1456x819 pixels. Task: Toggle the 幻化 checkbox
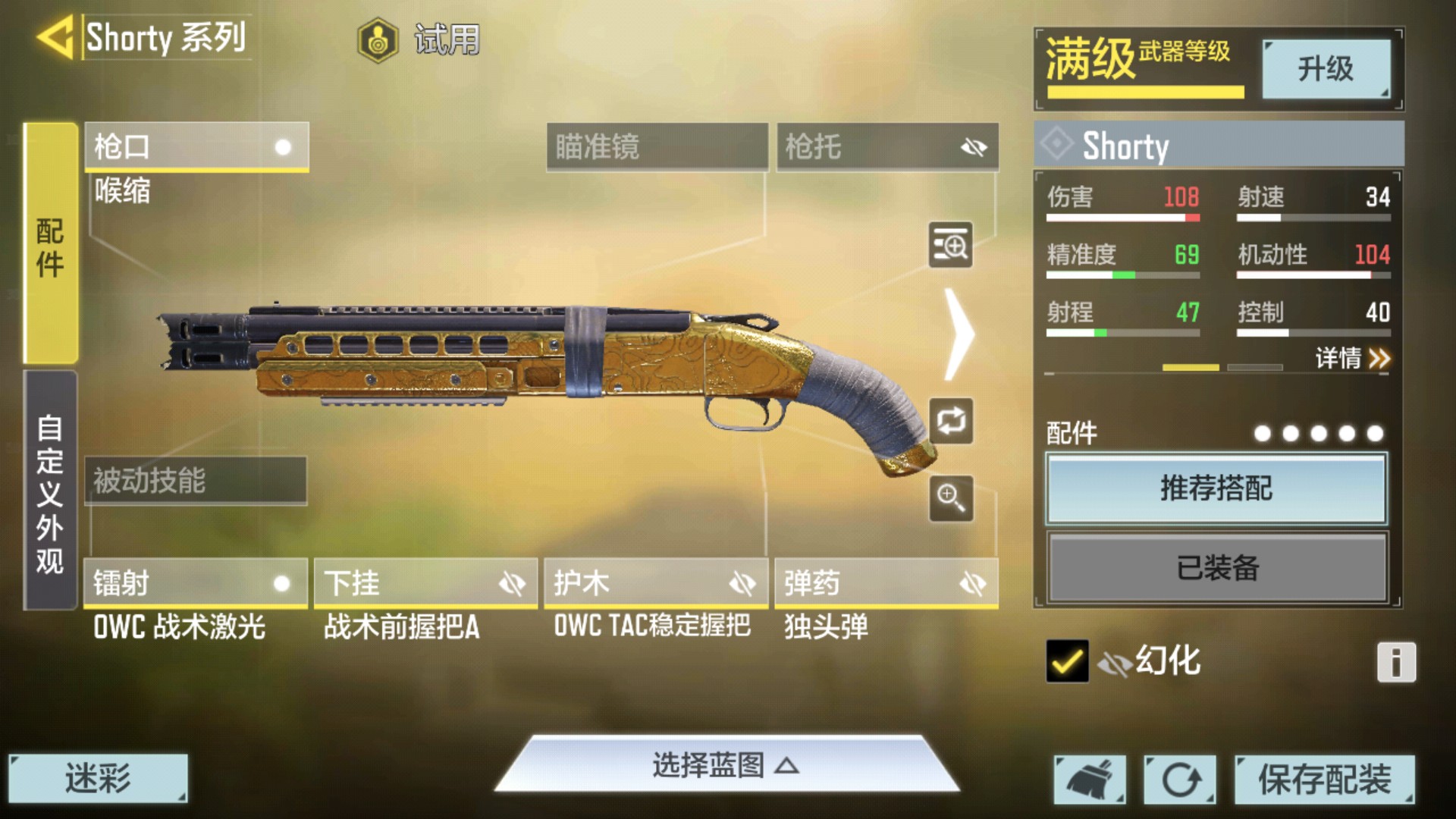point(1066,661)
